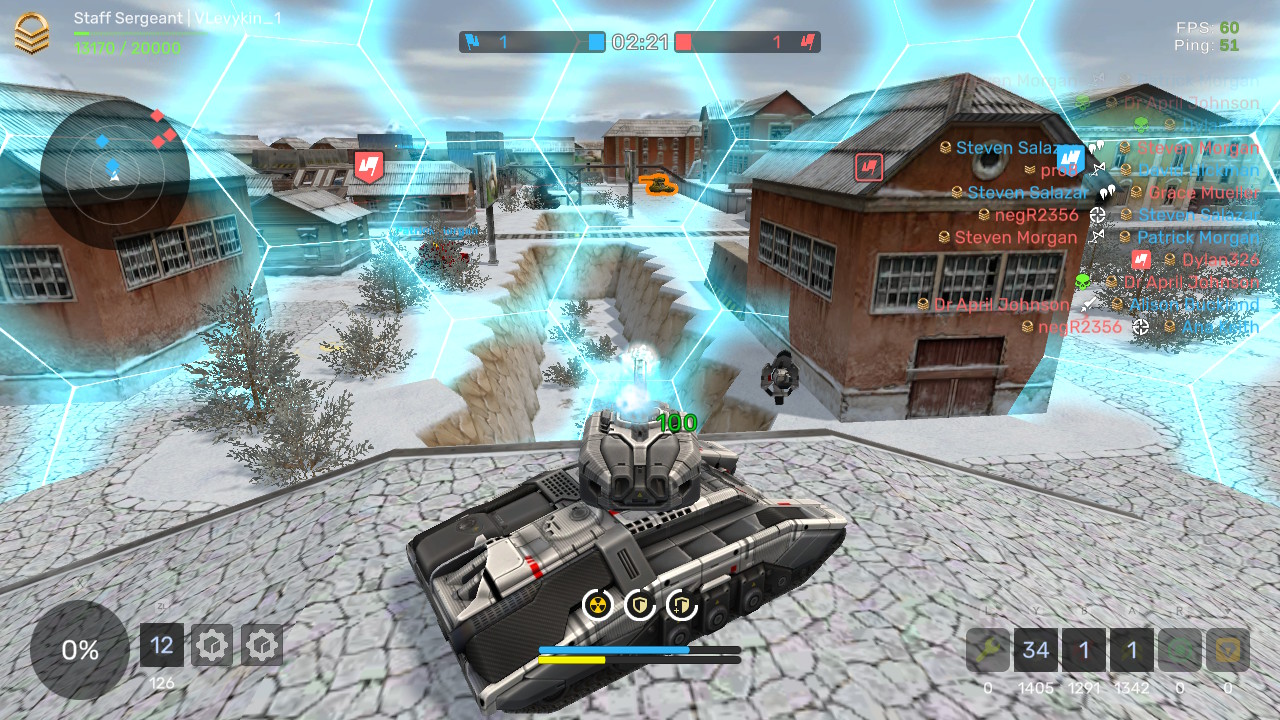1280x720 pixels.
Task: Open the ammo counter showing 12 of 126
Action: (x=161, y=645)
